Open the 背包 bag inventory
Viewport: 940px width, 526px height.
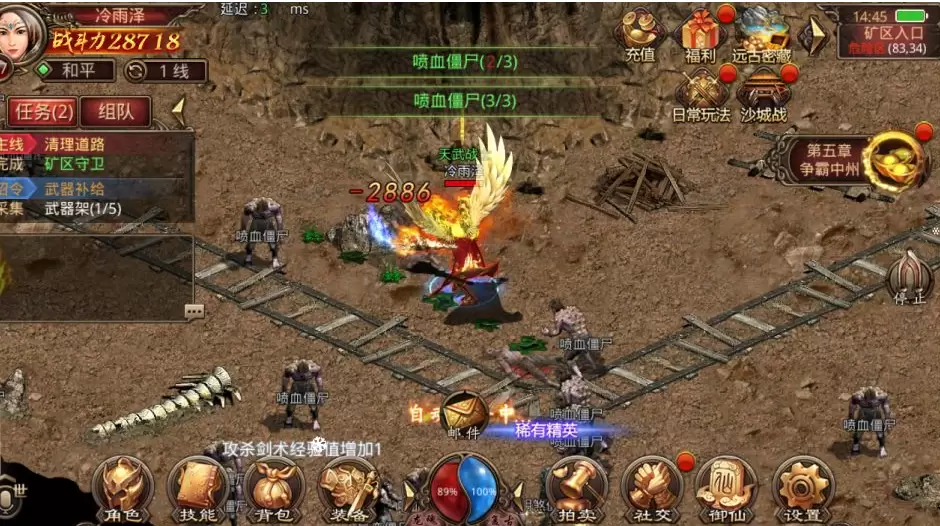(272, 488)
